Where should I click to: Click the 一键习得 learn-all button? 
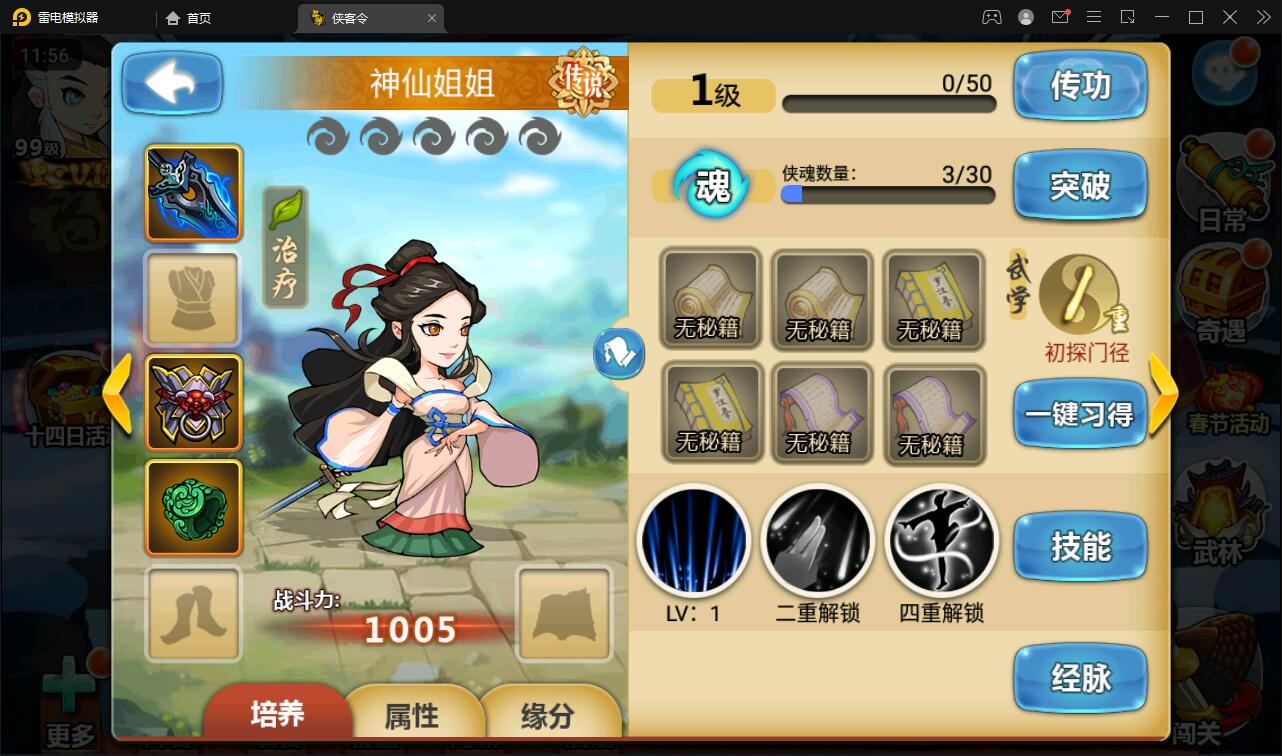pyautogui.click(x=1081, y=415)
